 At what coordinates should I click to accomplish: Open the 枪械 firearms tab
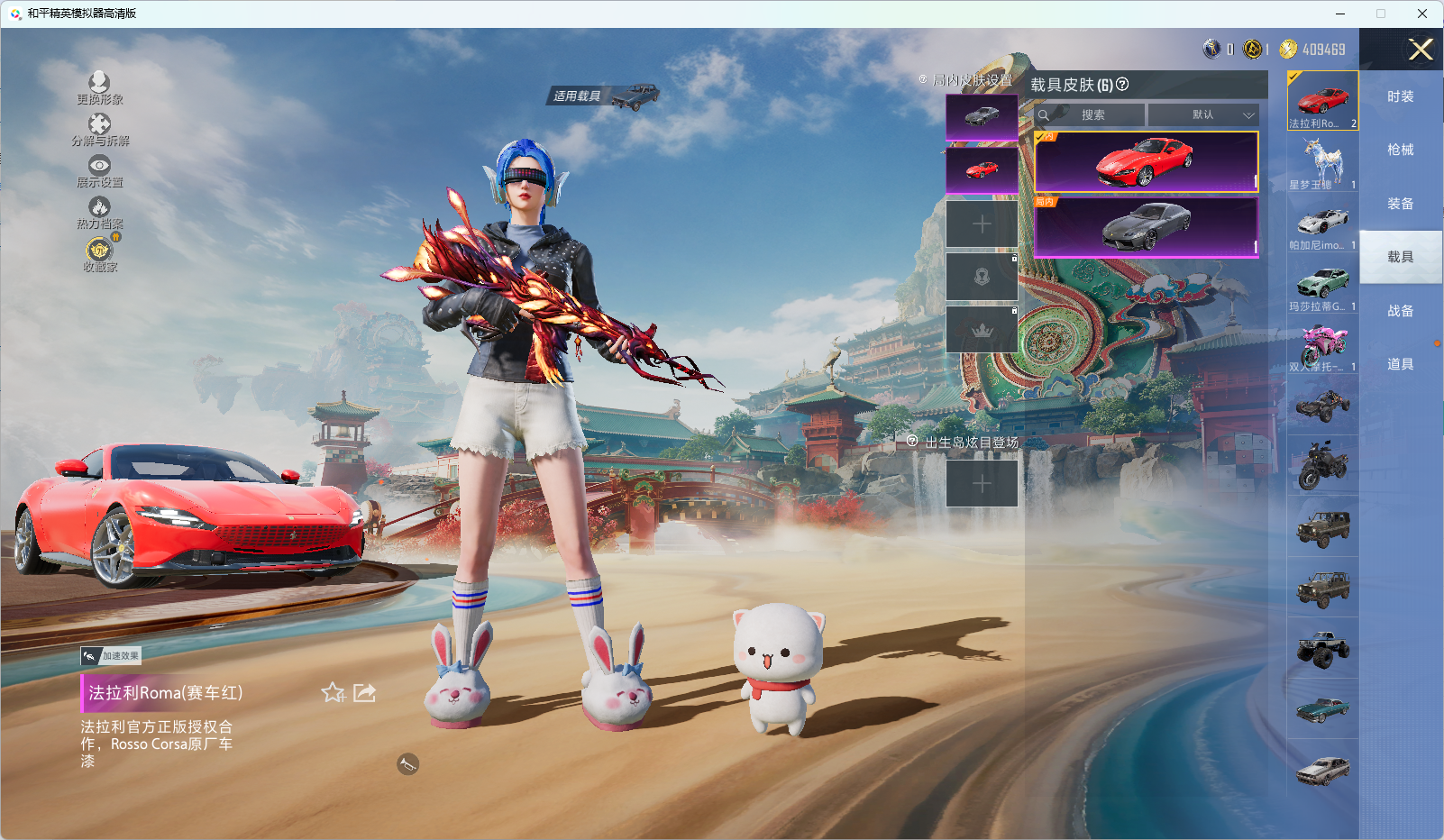point(1400,150)
